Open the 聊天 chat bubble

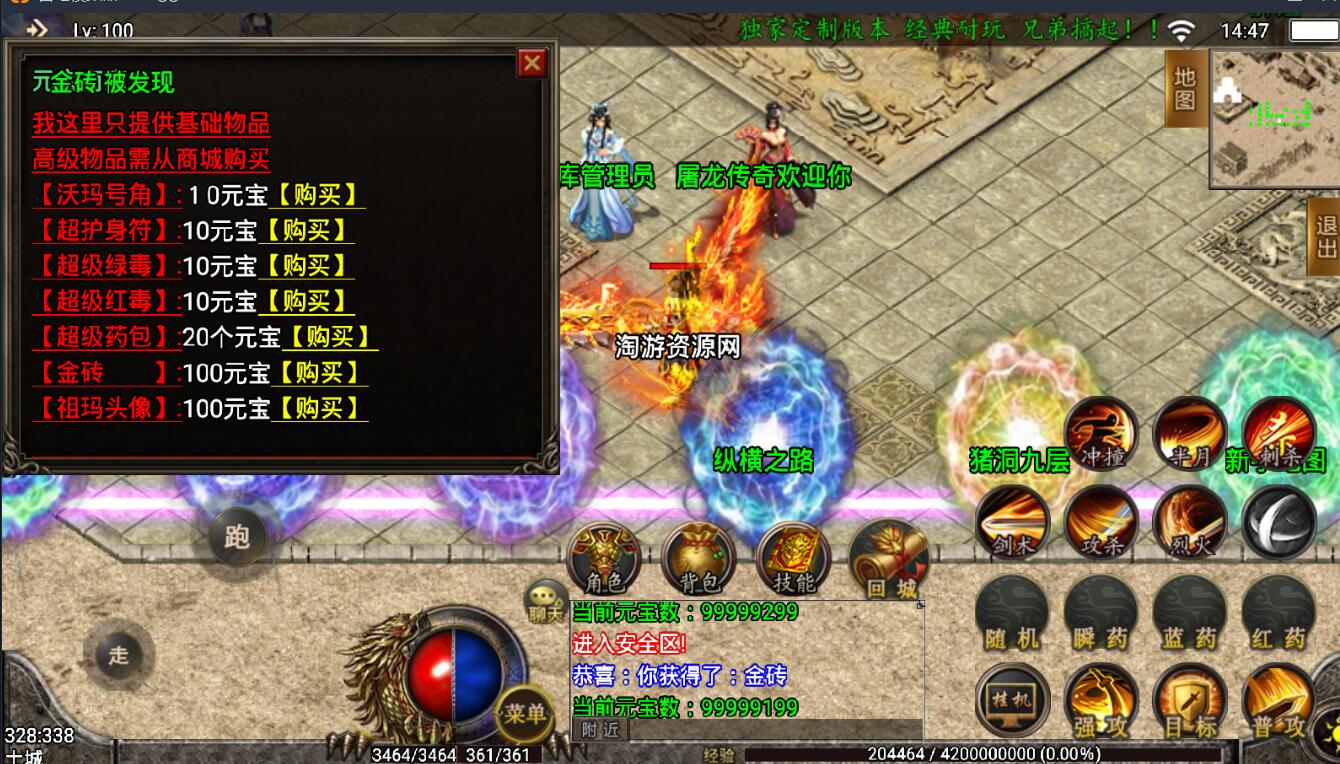click(x=546, y=602)
